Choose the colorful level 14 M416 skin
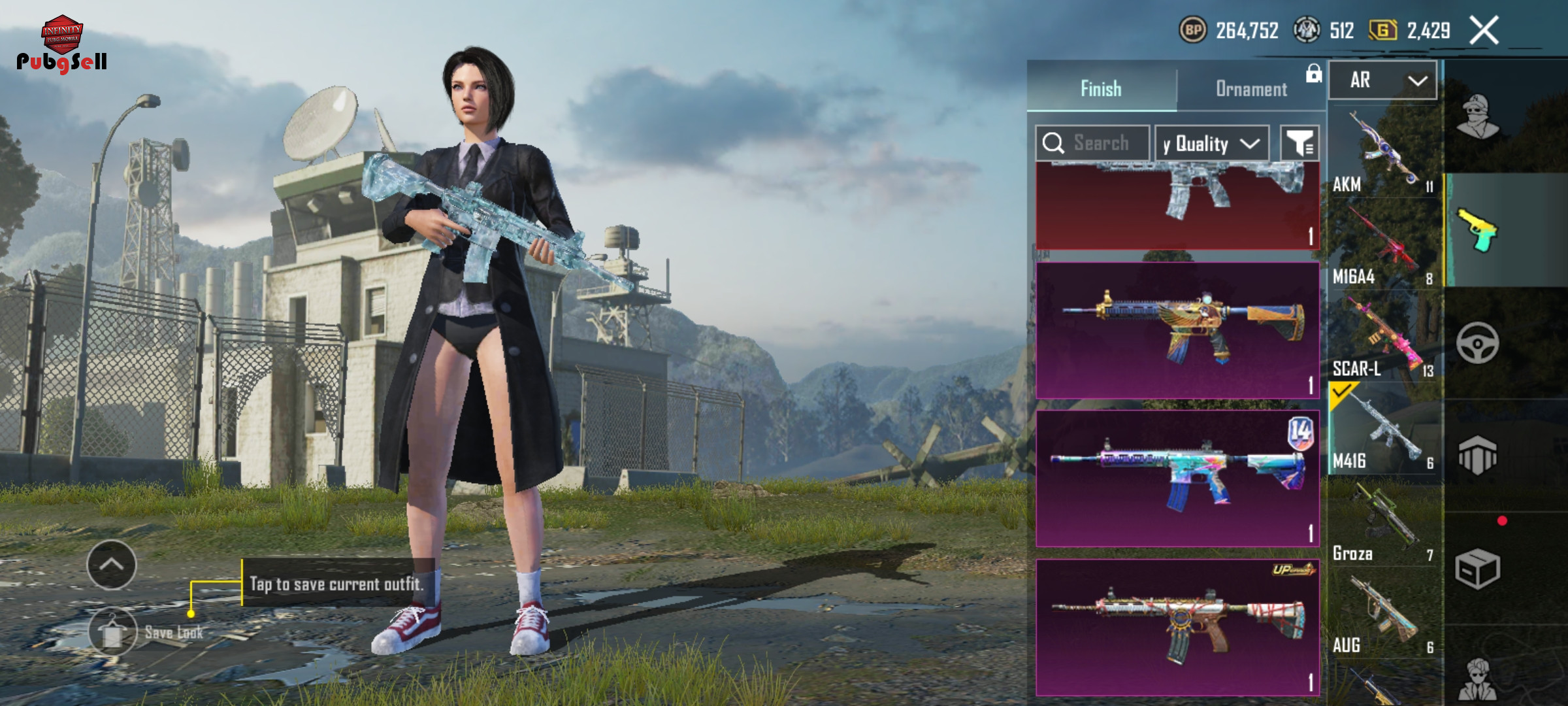The width and height of the screenshot is (1568, 706). click(x=1177, y=479)
